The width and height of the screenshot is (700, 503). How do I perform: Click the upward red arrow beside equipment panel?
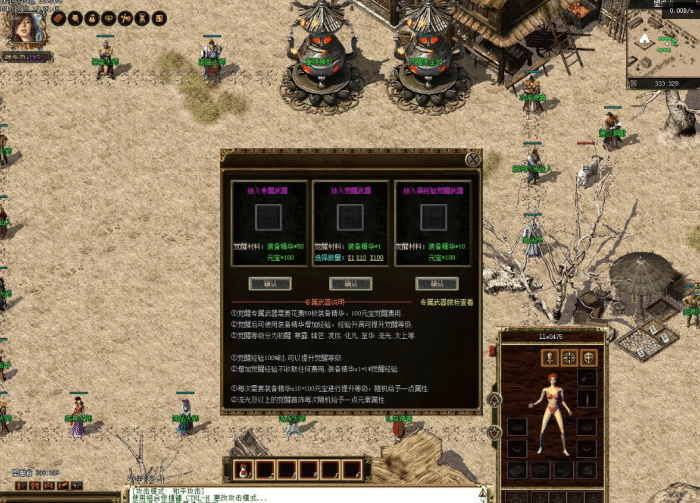[493, 400]
